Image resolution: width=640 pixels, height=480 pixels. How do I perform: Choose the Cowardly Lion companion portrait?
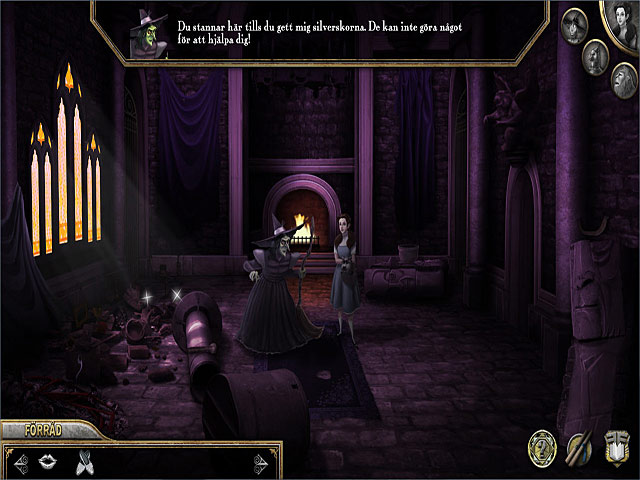pyautogui.click(x=624, y=78)
